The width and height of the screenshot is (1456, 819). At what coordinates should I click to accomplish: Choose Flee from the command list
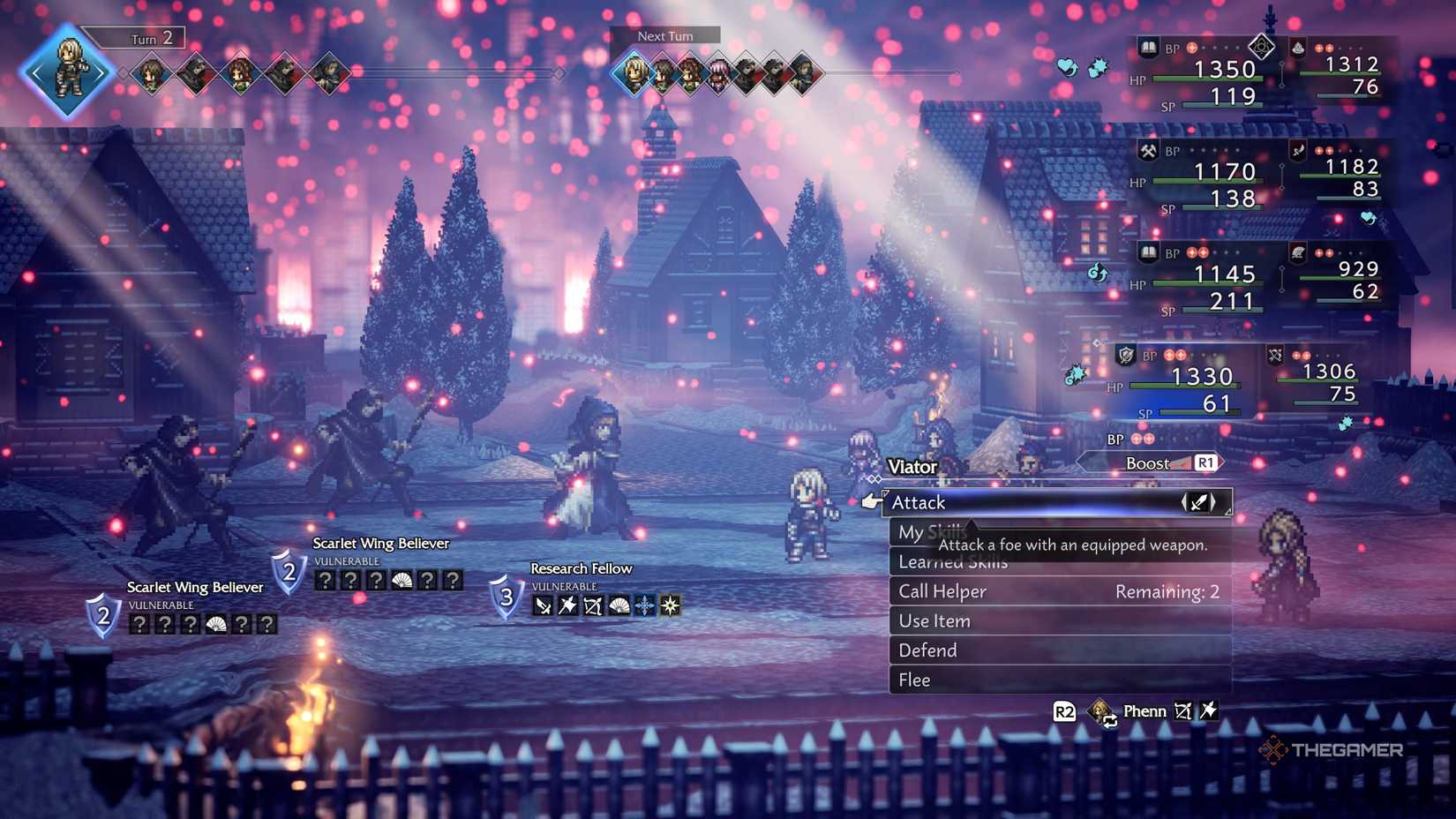tap(914, 680)
